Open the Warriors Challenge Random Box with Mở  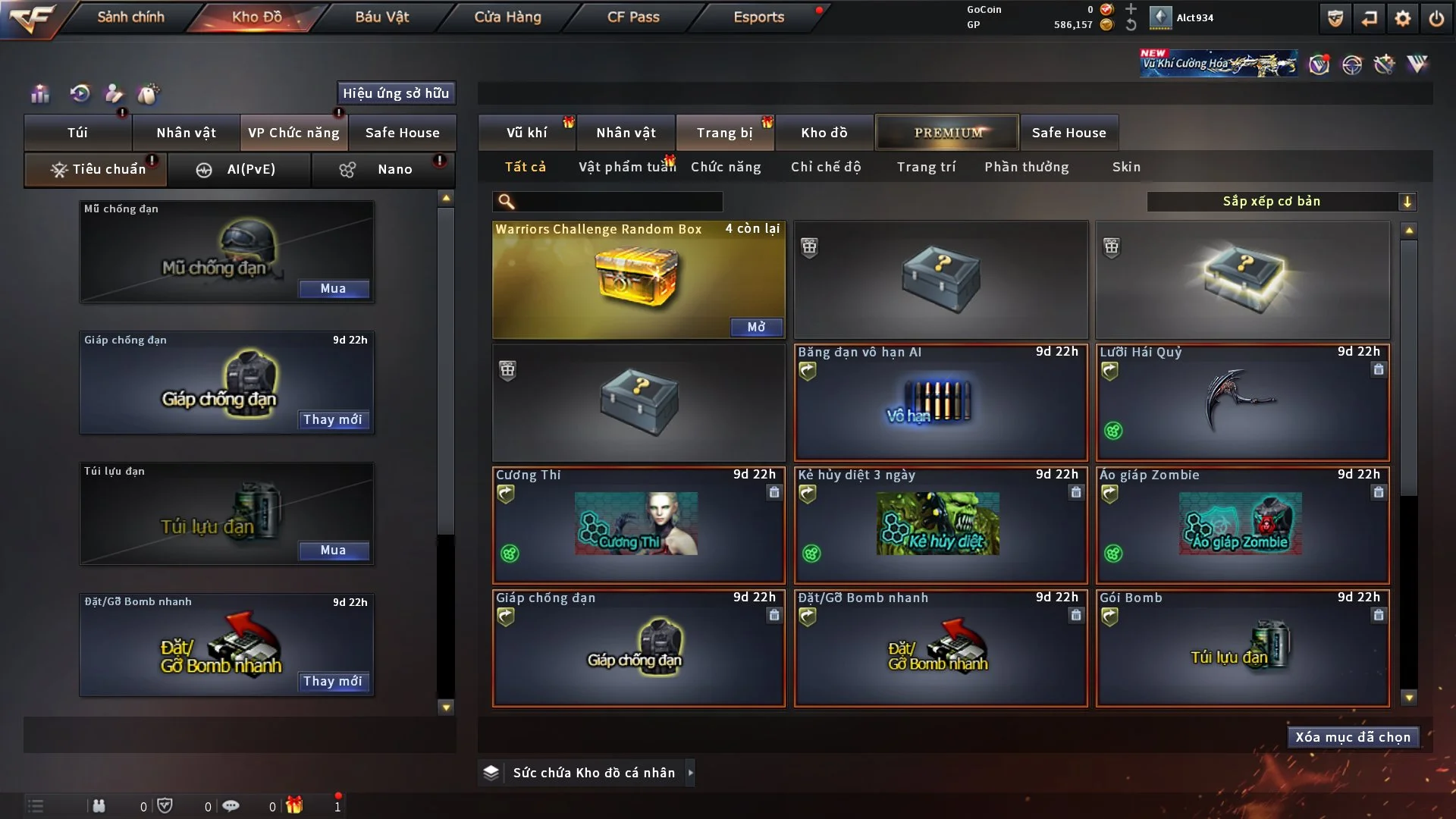pos(756,327)
